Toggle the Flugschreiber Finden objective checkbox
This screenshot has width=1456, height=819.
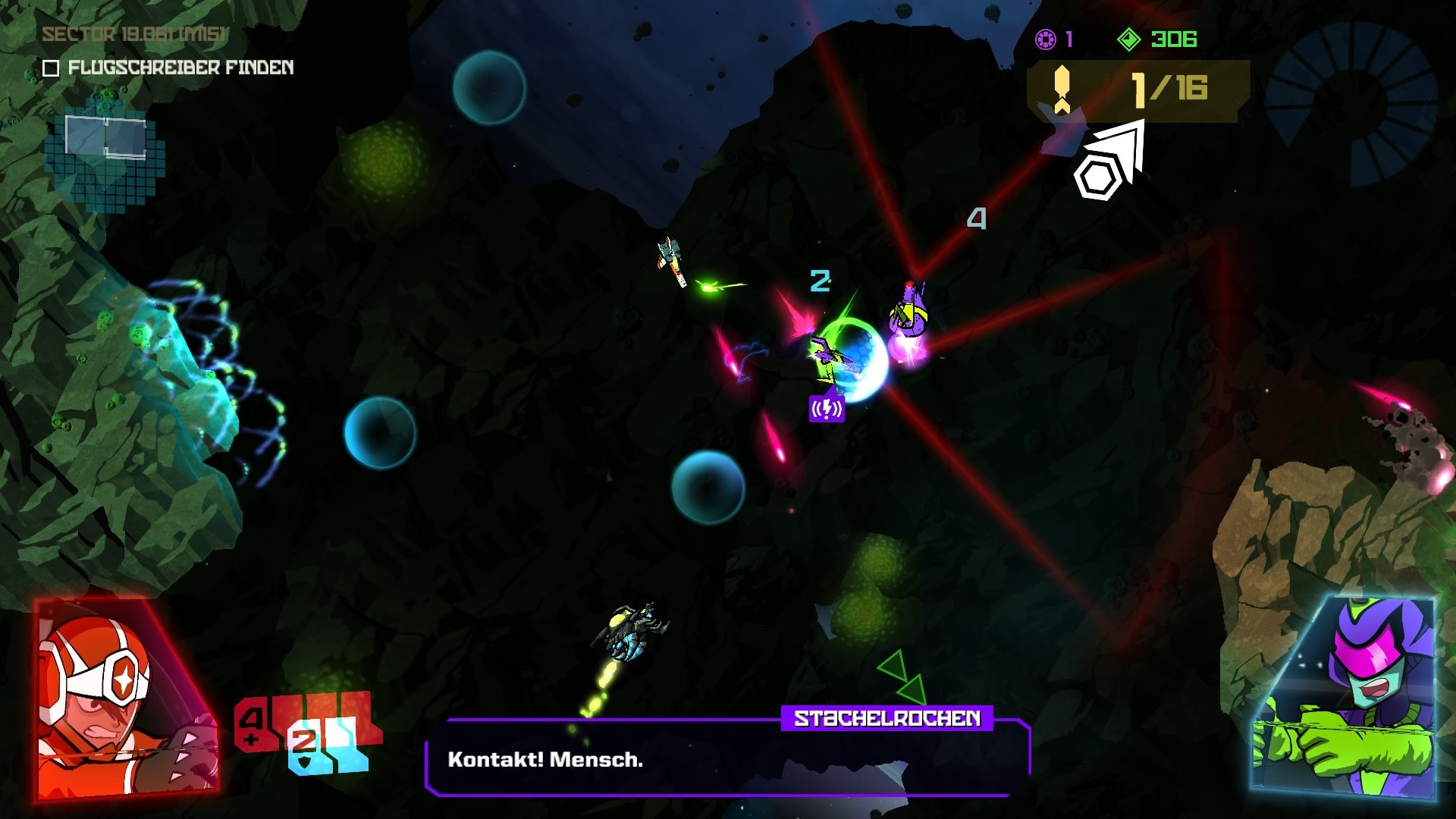[51, 69]
